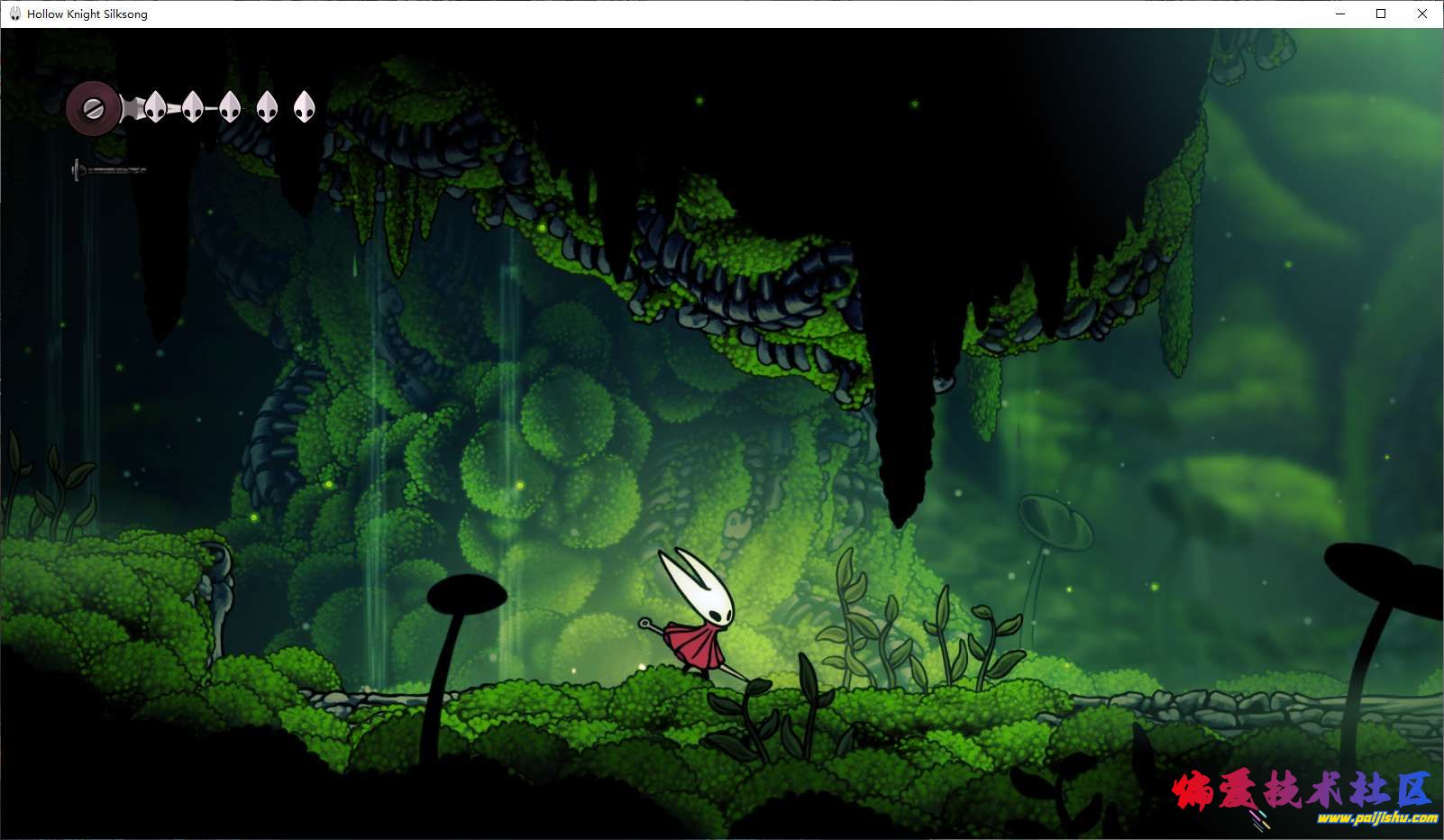Close the Hollow Knight Silksong window
Screen dimensions: 1444x840
[x=1421, y=14]
